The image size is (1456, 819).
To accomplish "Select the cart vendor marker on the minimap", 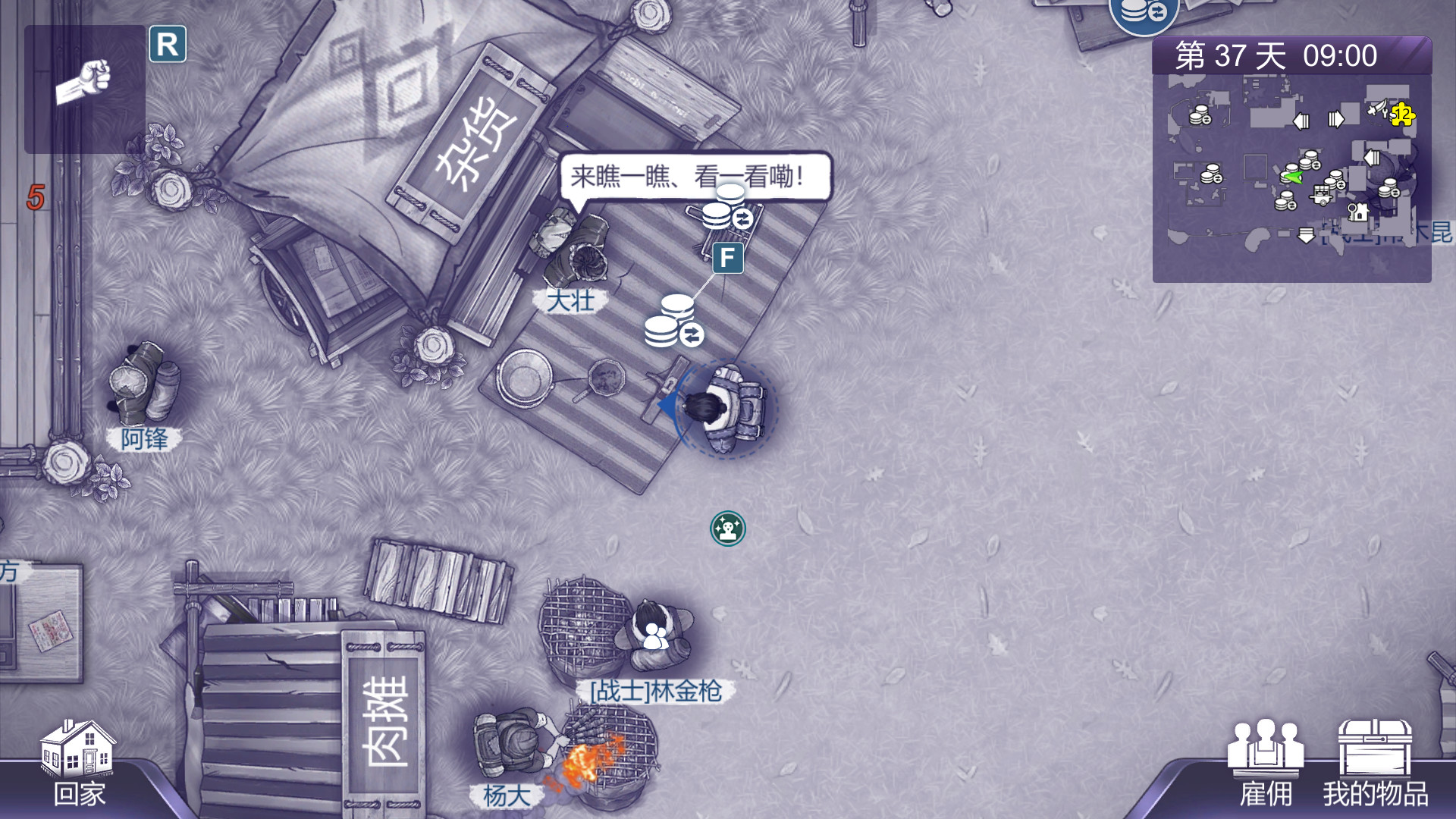I will pos(1321,195).
